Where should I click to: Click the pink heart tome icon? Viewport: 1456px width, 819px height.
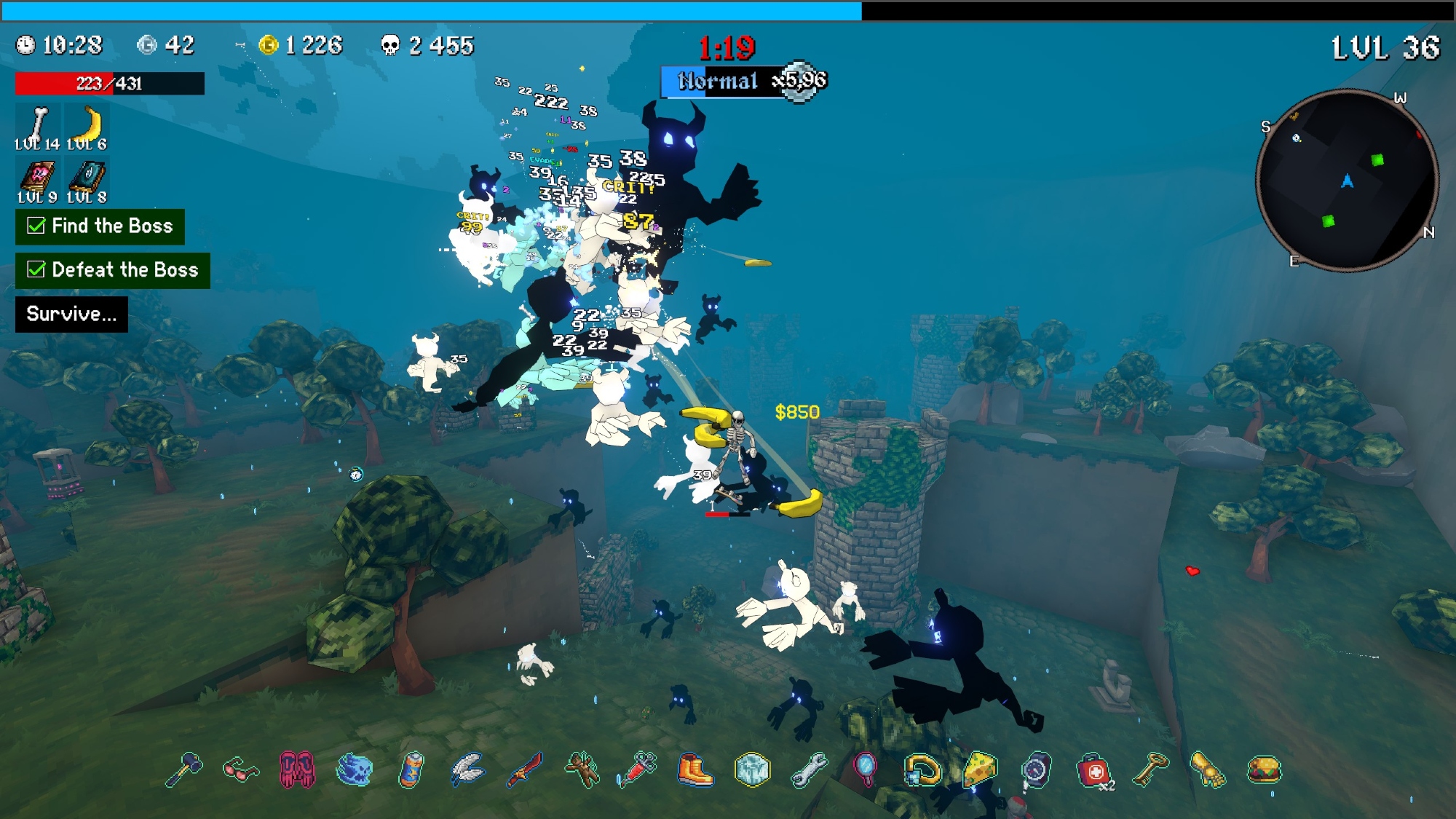pyautogui.click(x=36, y=177)
